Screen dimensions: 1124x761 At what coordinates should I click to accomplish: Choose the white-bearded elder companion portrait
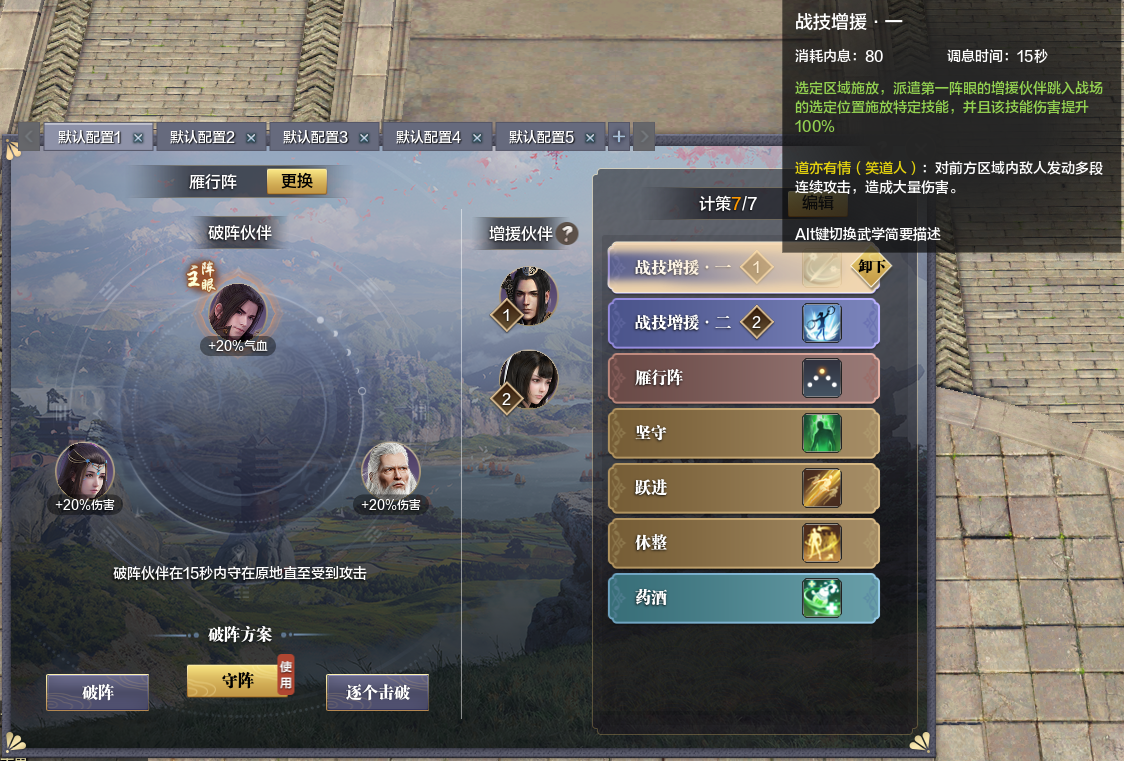pyautogui.click(x=390, y=469)
